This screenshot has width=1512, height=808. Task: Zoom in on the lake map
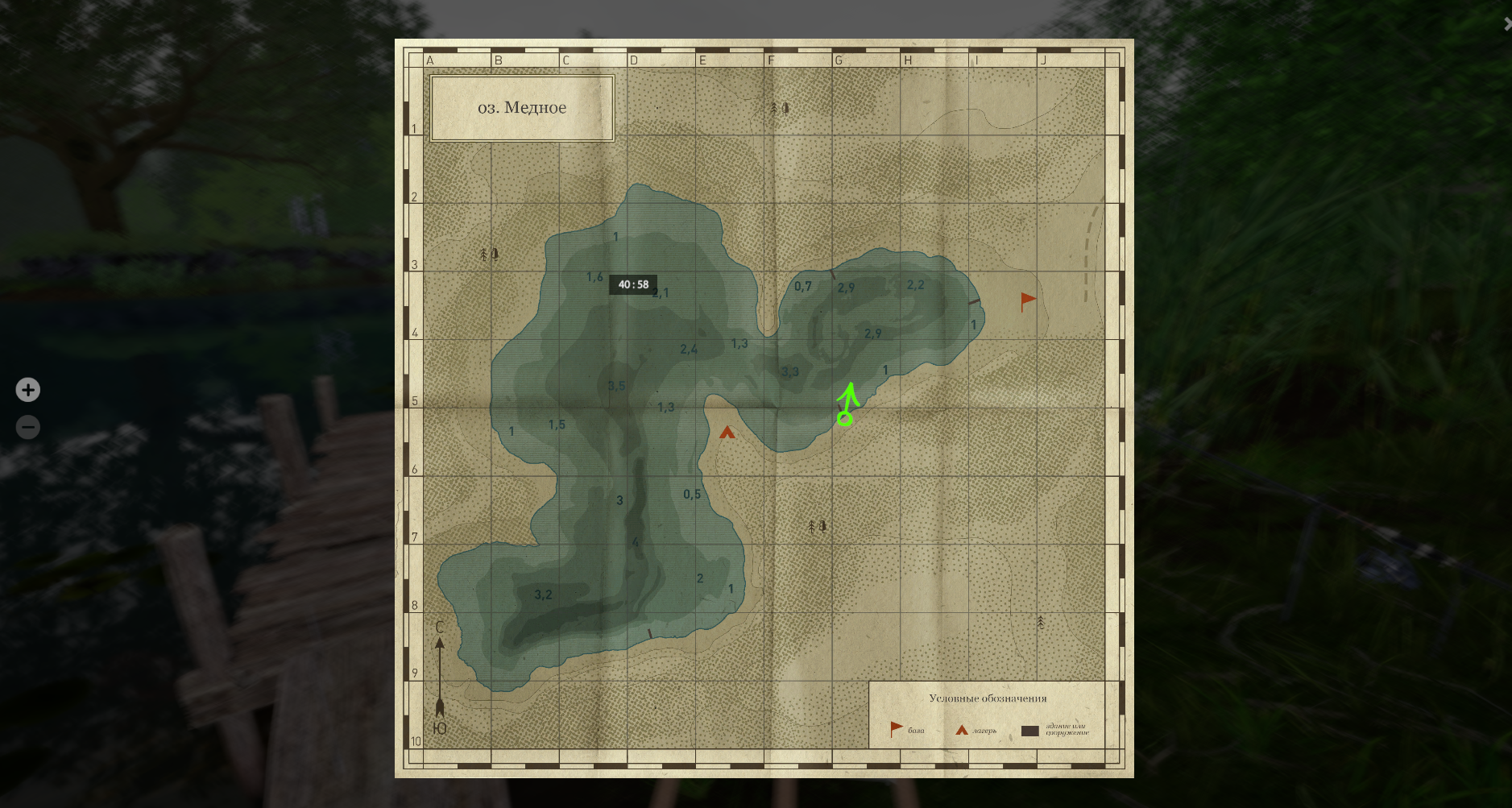28,390
